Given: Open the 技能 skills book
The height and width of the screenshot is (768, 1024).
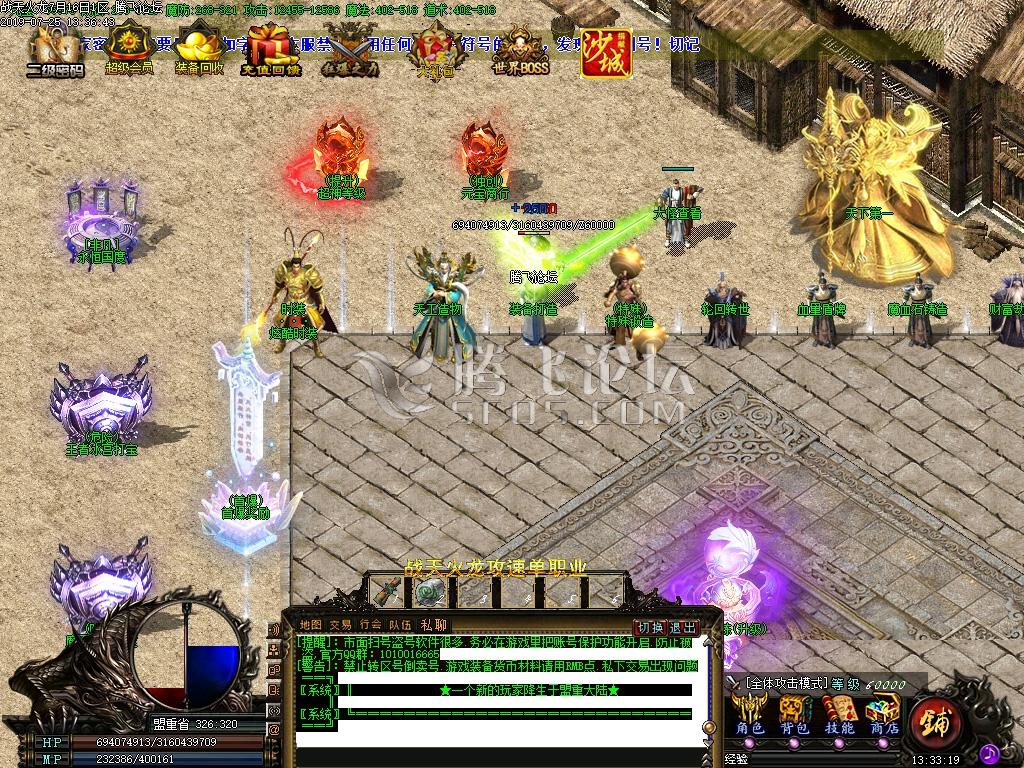Looking at the screenshot, I should click(x=839, y=714).
